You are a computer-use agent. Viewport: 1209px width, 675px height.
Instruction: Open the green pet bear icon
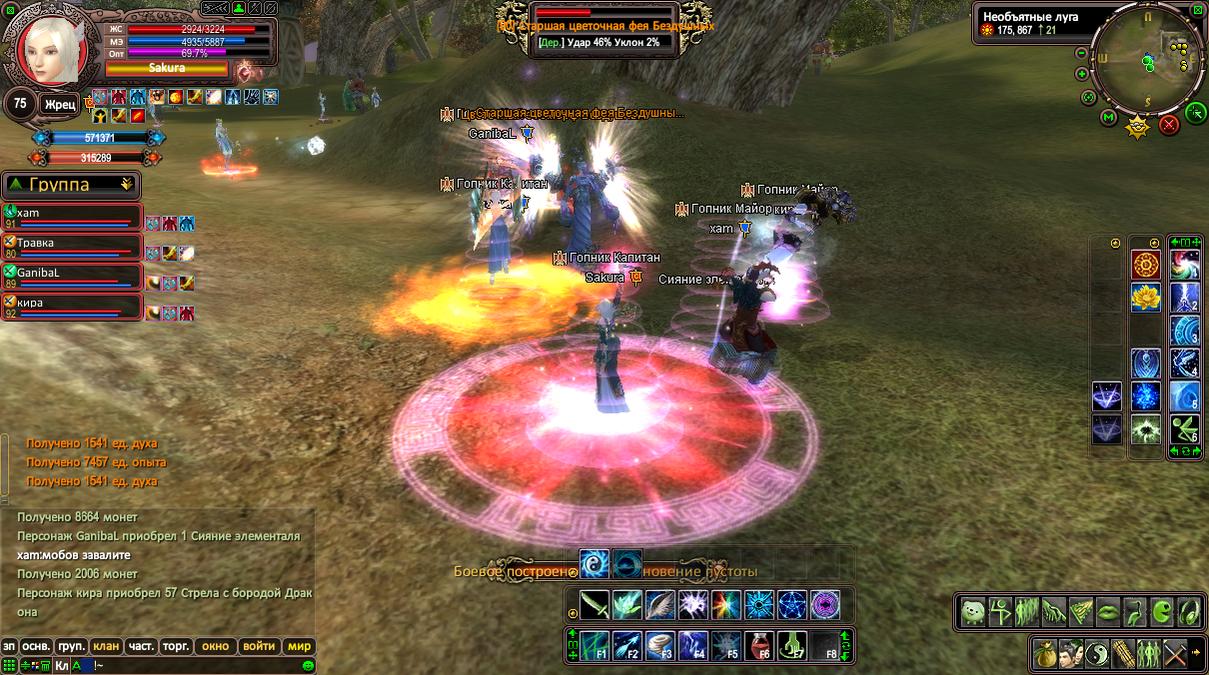(974, 611)
